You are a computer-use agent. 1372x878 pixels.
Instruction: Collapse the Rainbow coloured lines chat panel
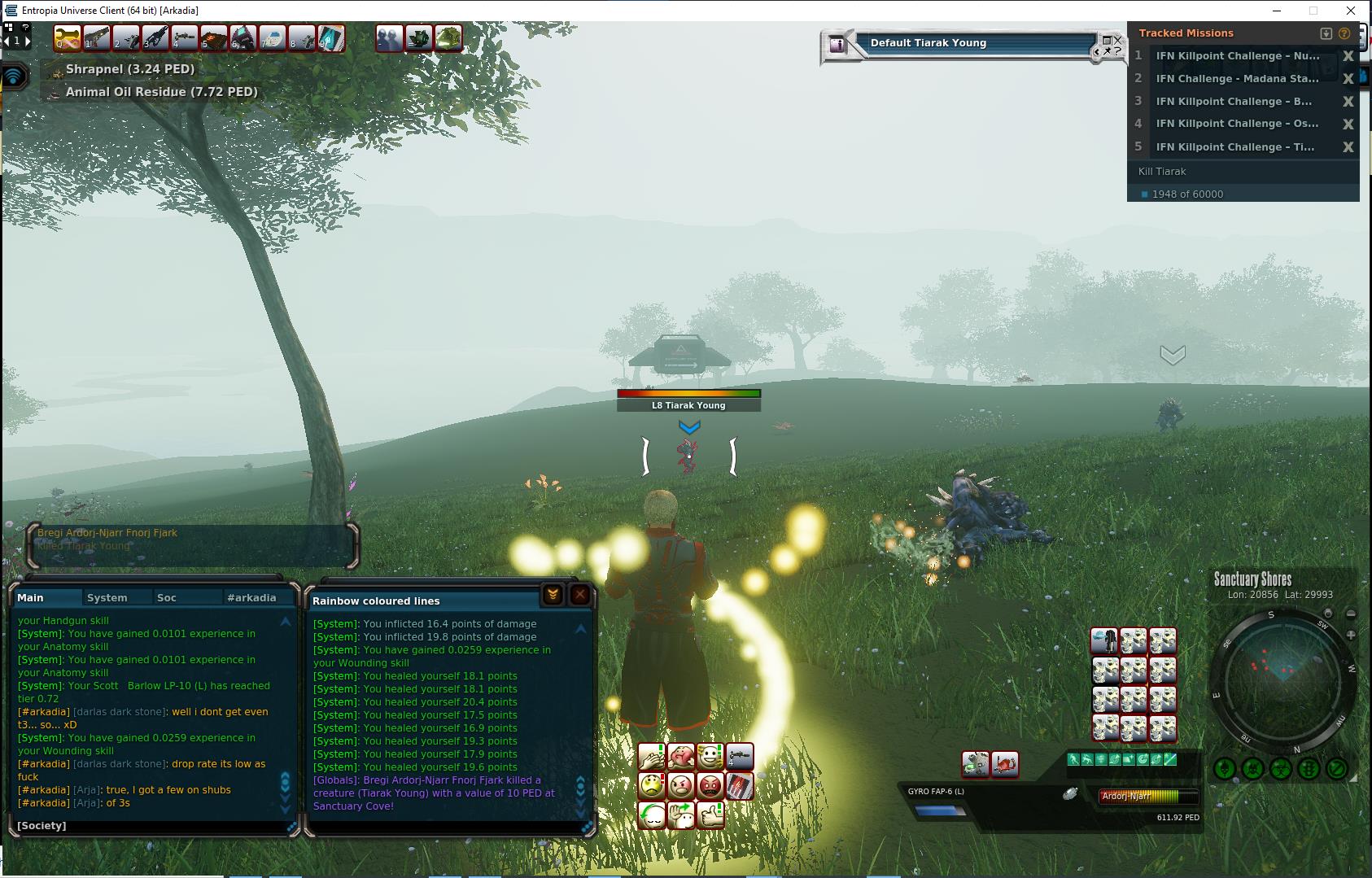pyautogui.click(x=553, y=595)
